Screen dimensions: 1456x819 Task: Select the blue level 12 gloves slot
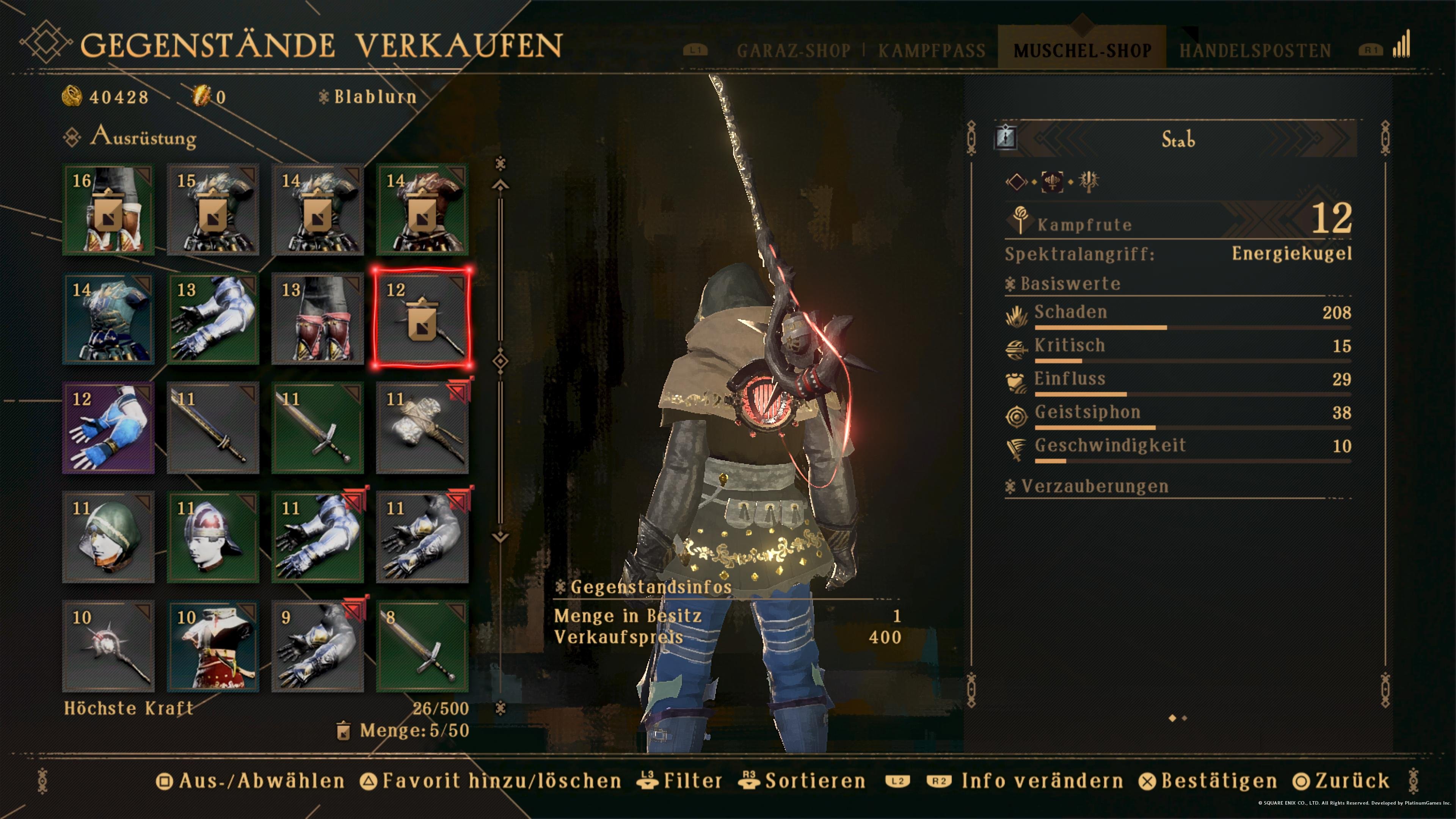pos(108,428)
